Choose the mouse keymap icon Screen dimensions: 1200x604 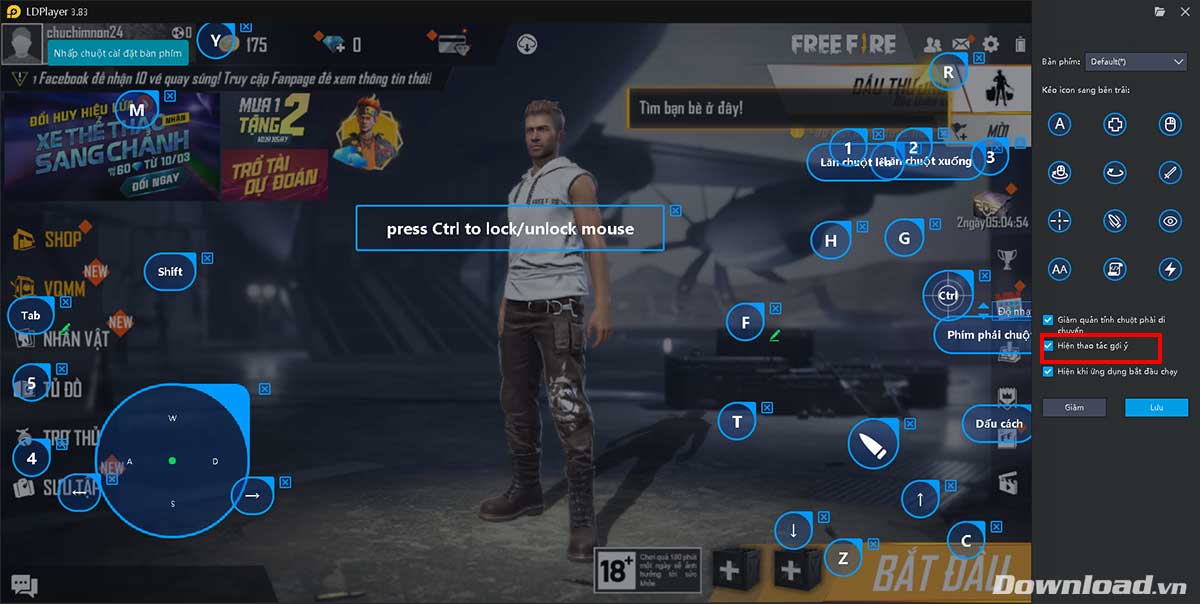[x=1170, y=124]
